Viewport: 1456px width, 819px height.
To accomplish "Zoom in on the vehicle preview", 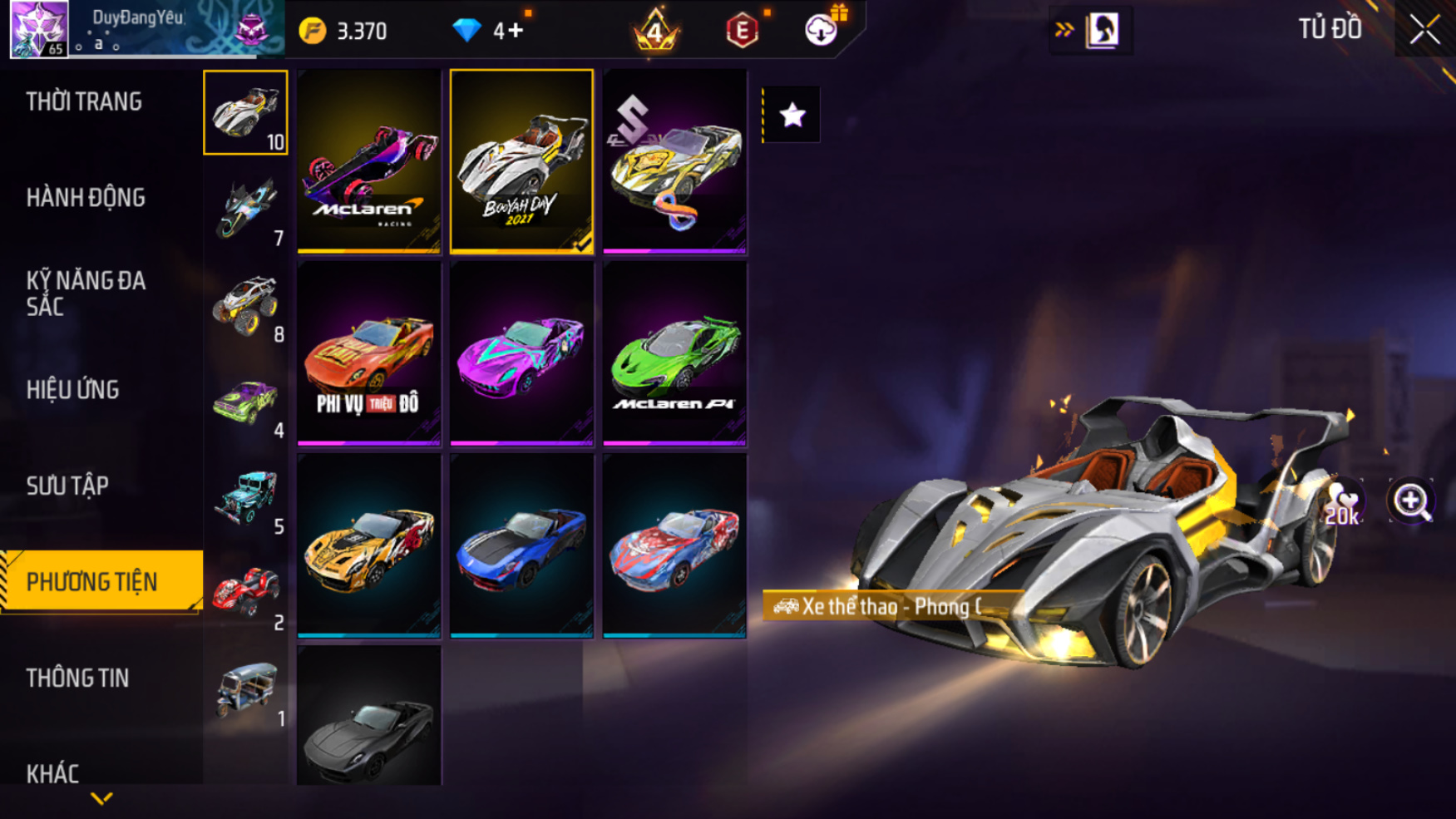I will [x=1410, y=501].
